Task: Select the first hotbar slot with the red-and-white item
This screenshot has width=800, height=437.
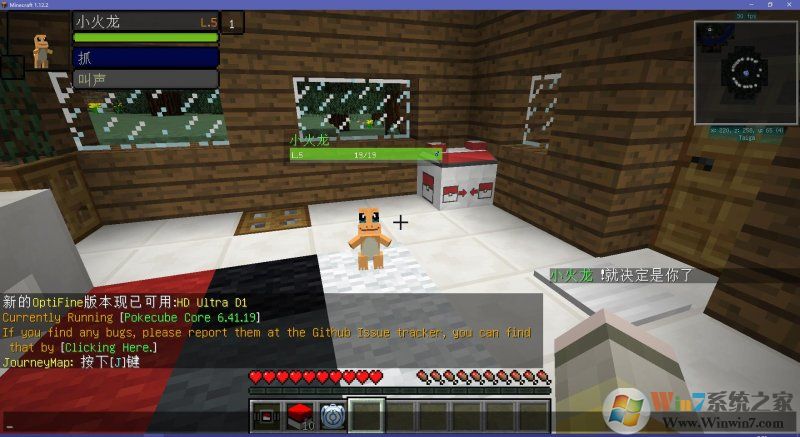Action: pos(266,416)
